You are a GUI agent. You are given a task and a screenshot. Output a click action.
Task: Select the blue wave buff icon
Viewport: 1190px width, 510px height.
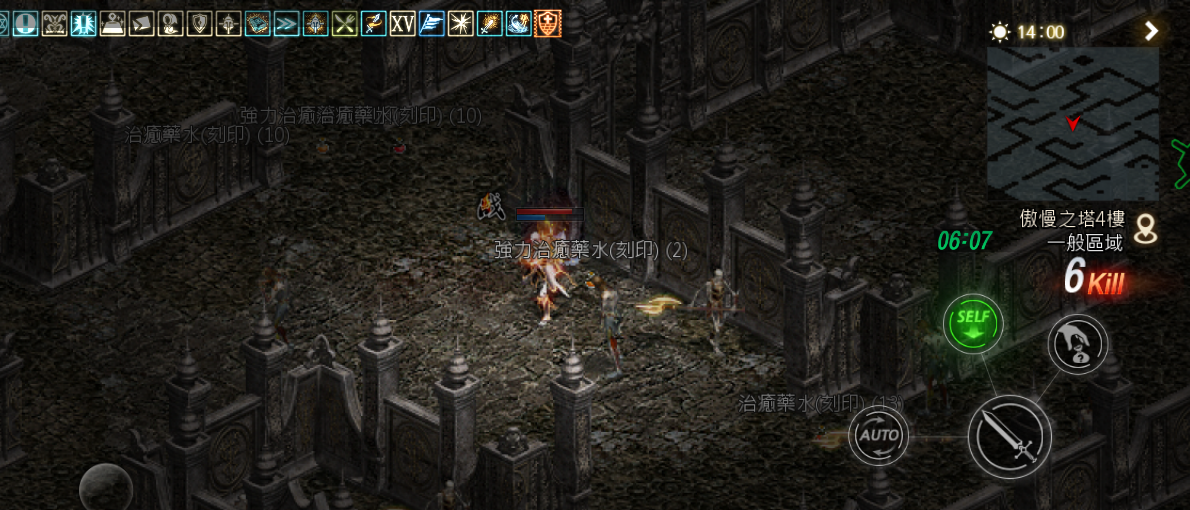[519, 23]
